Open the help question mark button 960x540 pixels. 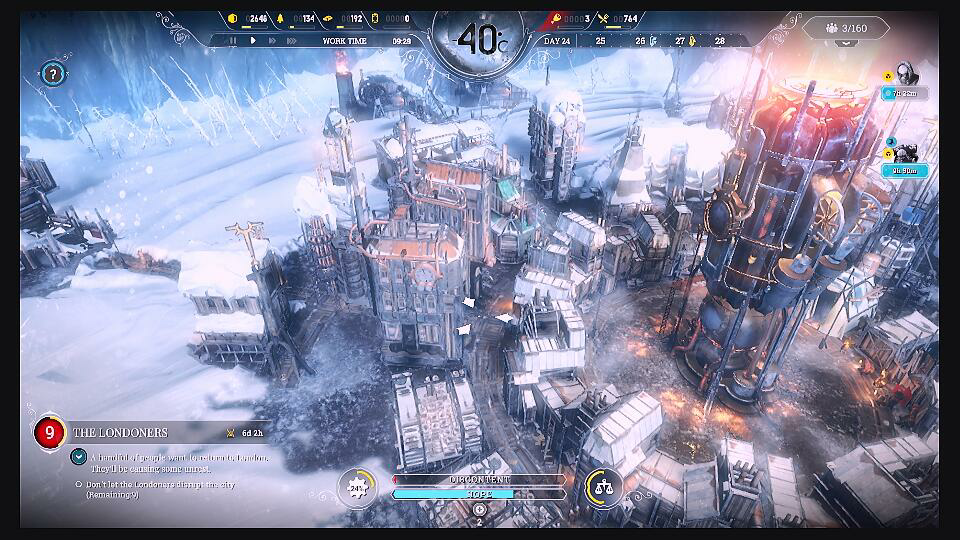(x=53, y=73)
